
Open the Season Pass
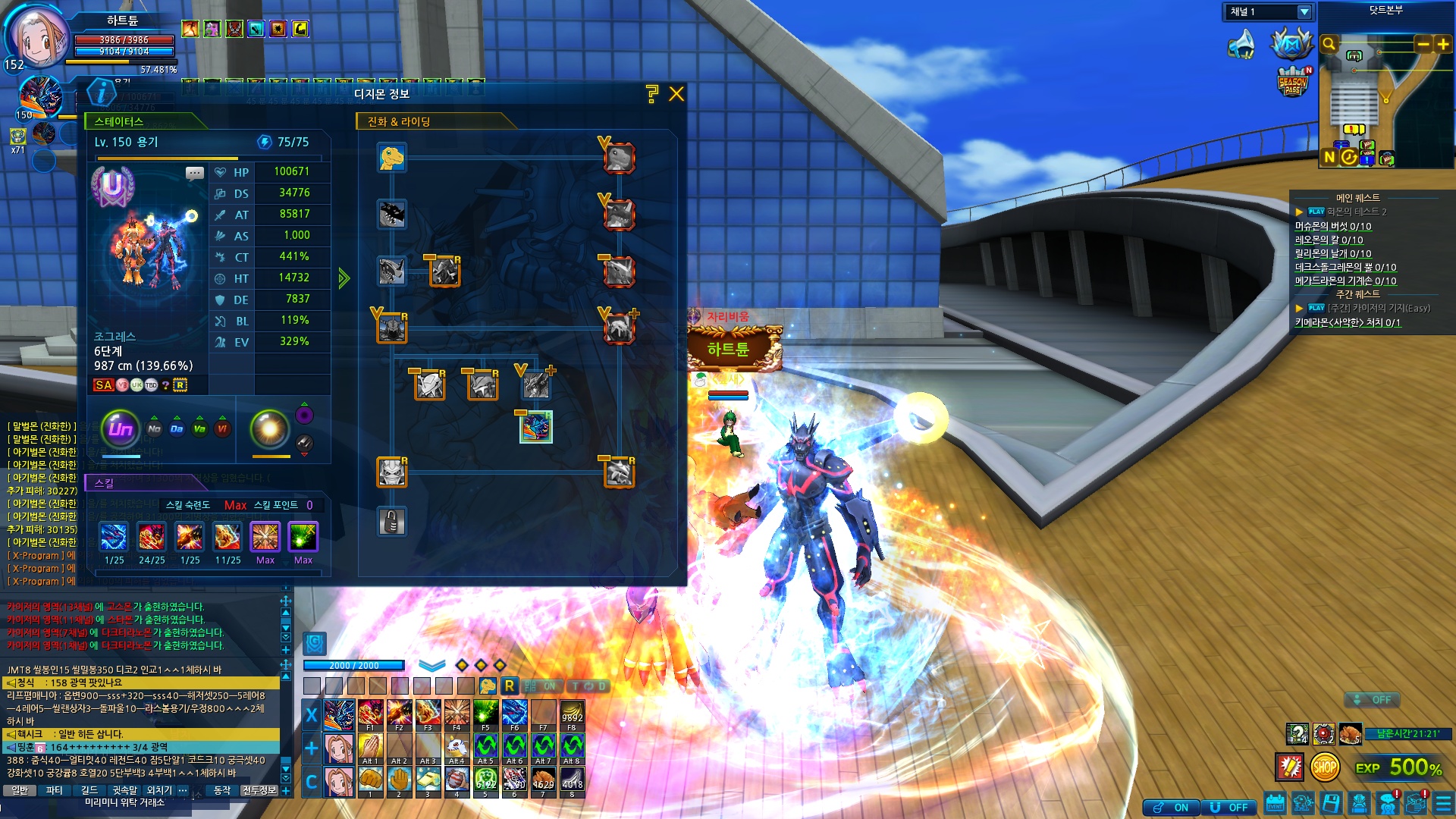pos(1292,82)
